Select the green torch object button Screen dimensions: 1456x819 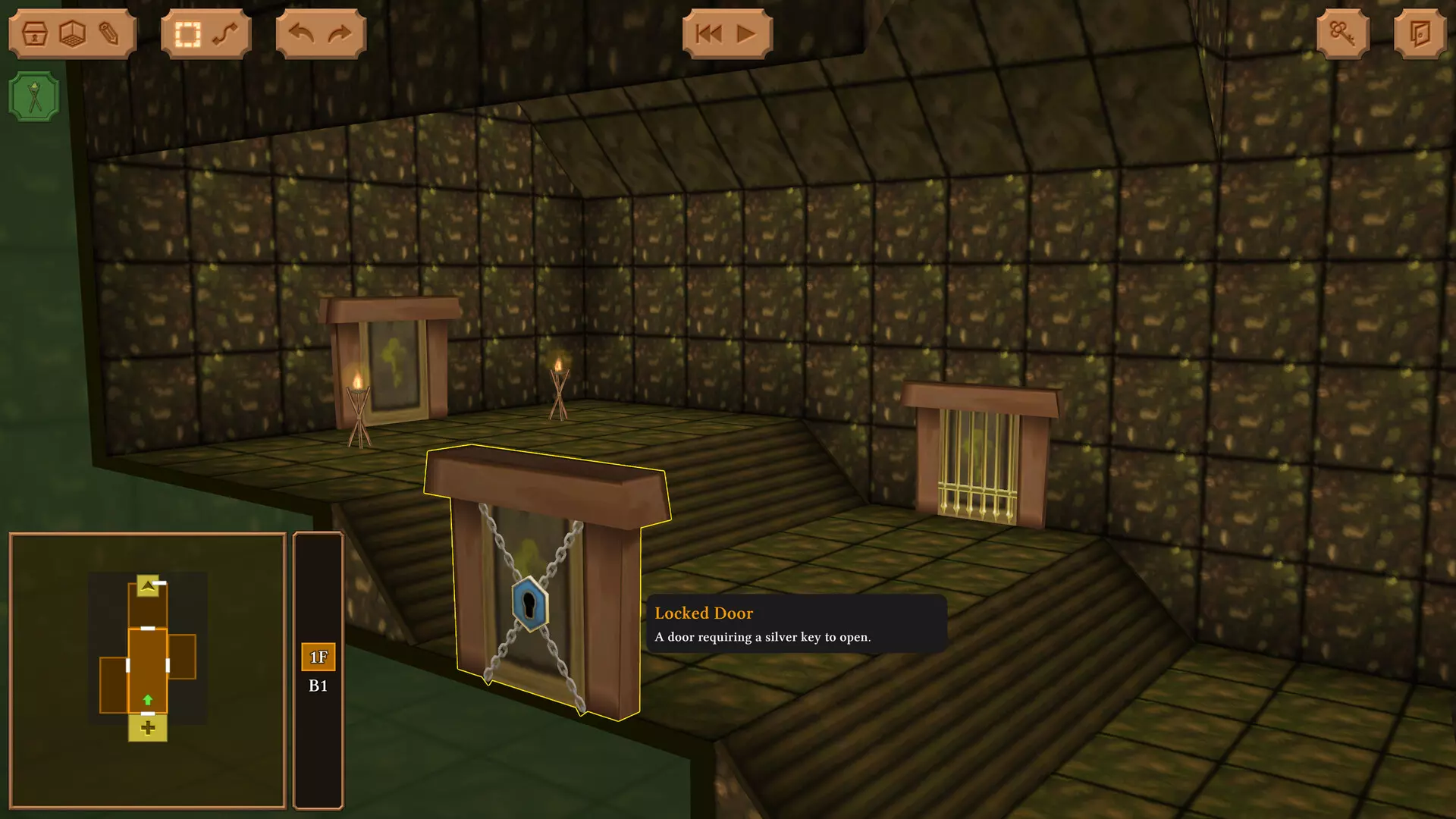(x=34, y=97)
